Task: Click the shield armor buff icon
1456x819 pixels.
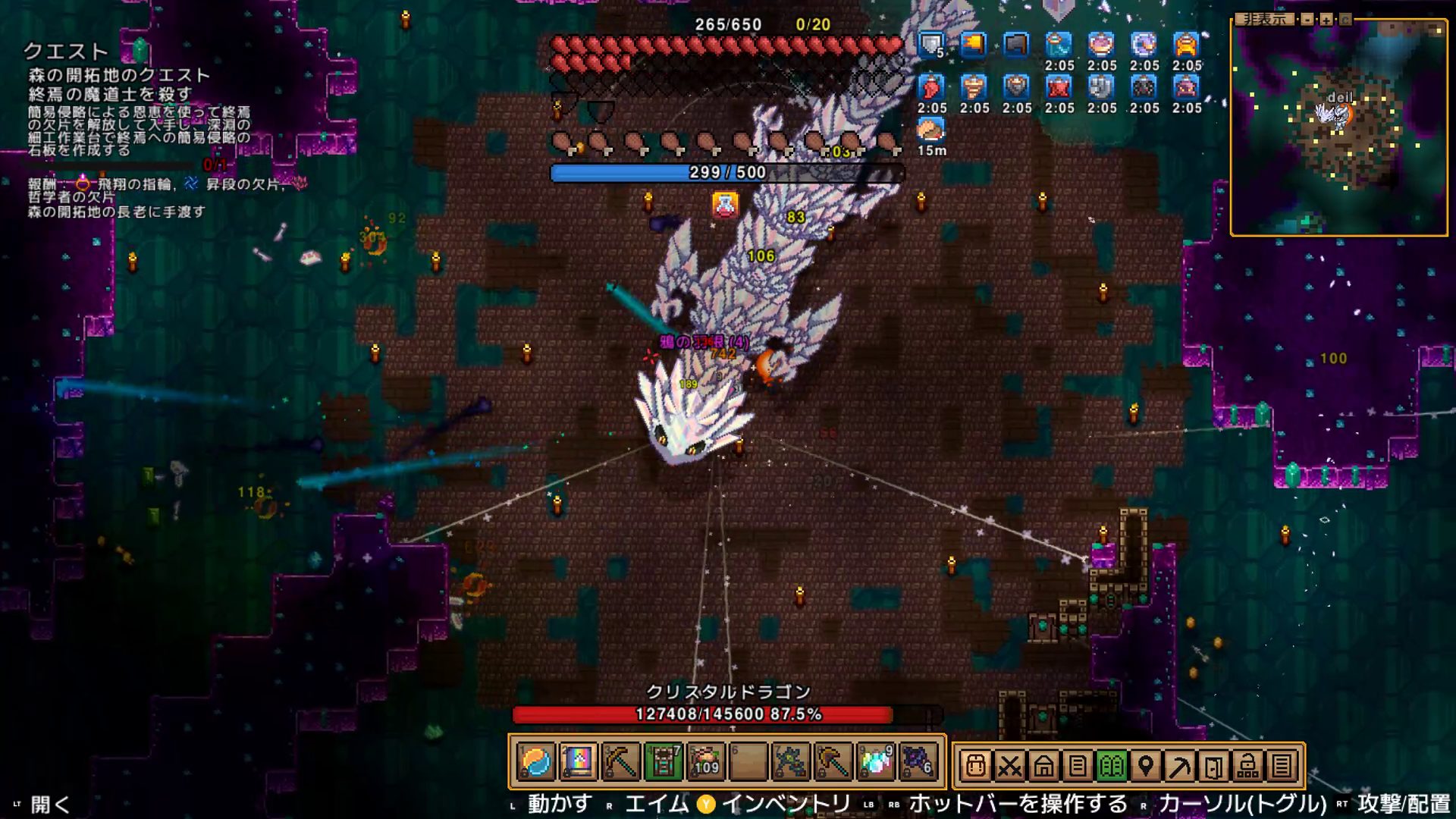Action: (x=931, y=45)
